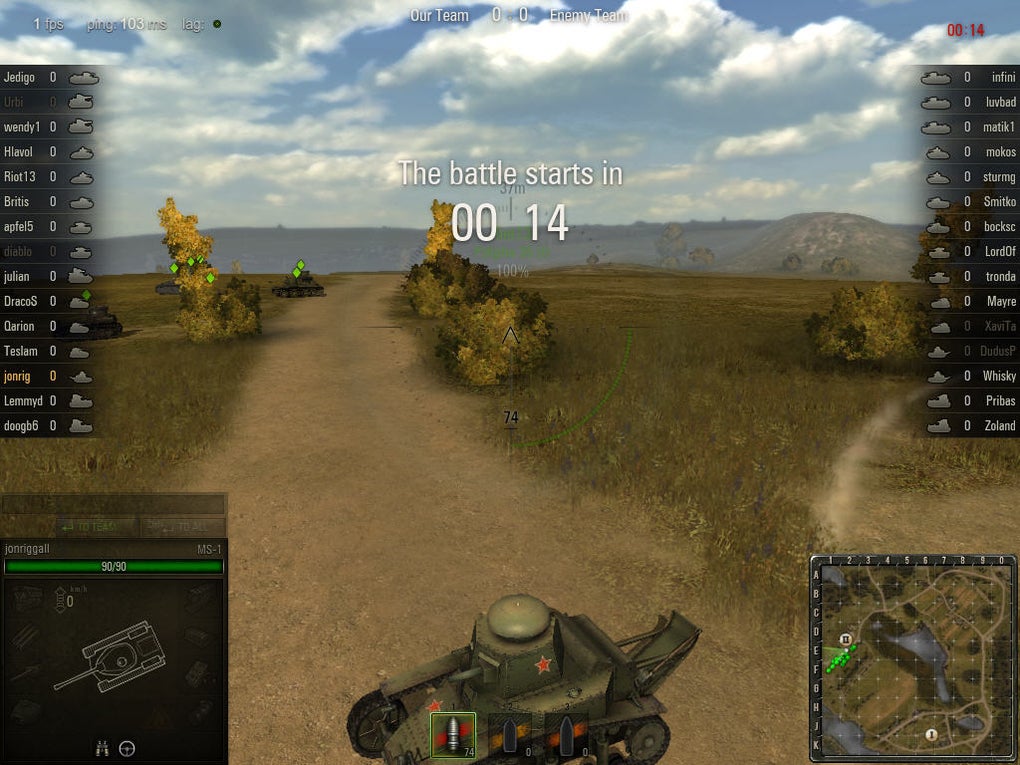The width and height of the screenshot is (1020, 765).
Task: Click base marker I on the minimap
Action: 930,734
